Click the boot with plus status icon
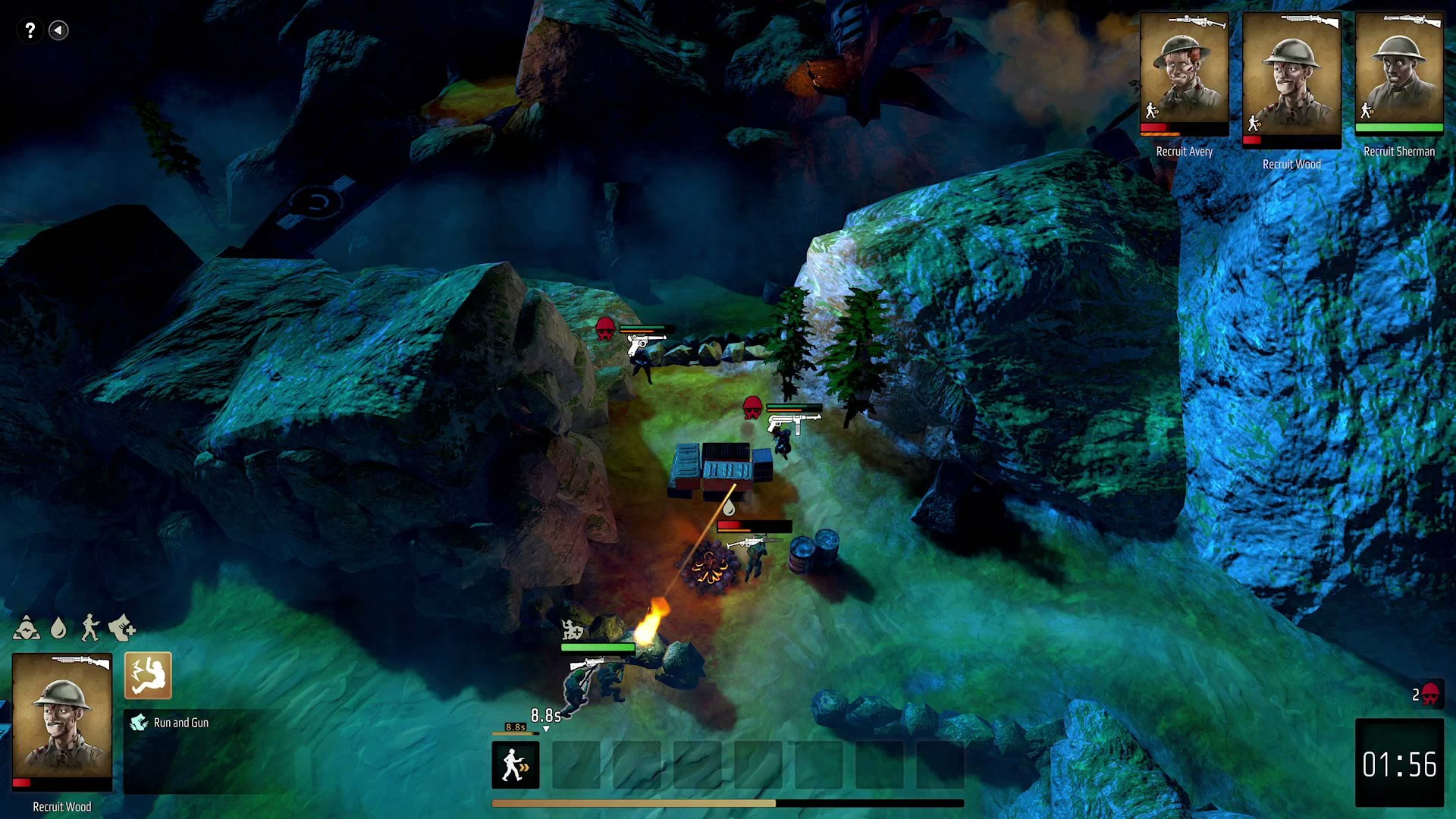This screenshot has height=819, width=1456. pyautogui.click(x=122, y=628)
